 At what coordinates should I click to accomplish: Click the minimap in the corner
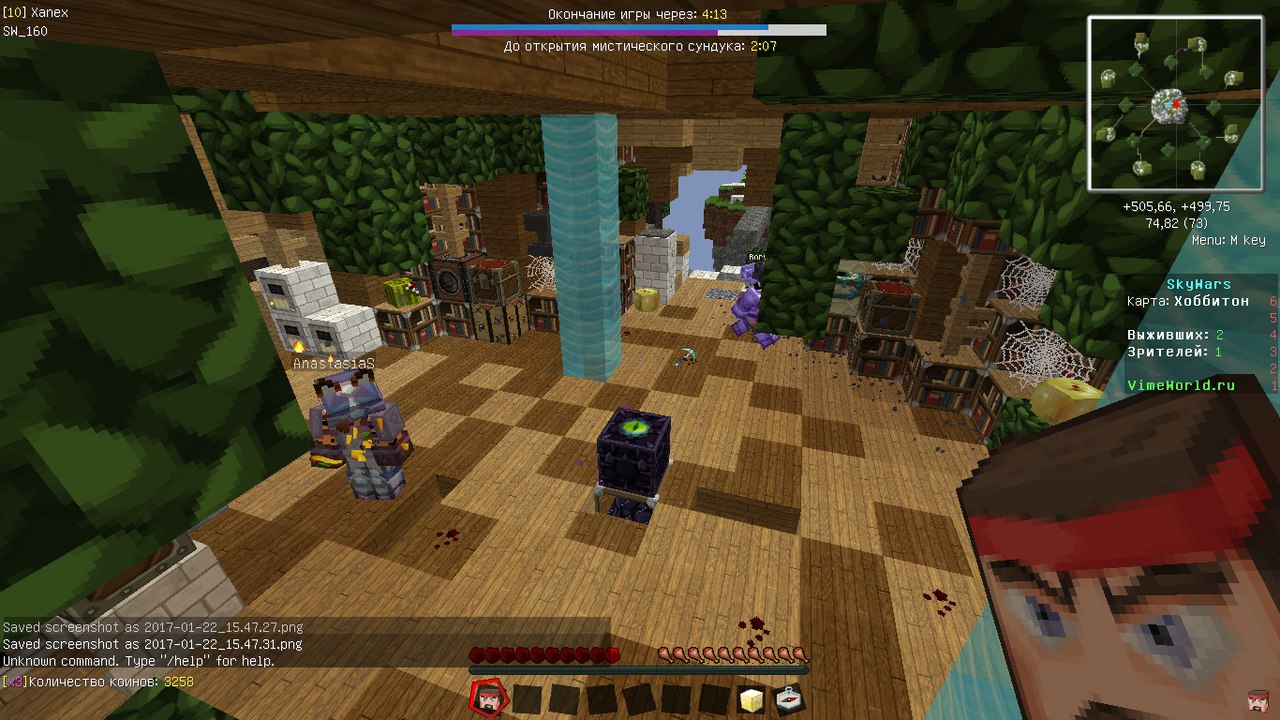tap(1174, 103)
